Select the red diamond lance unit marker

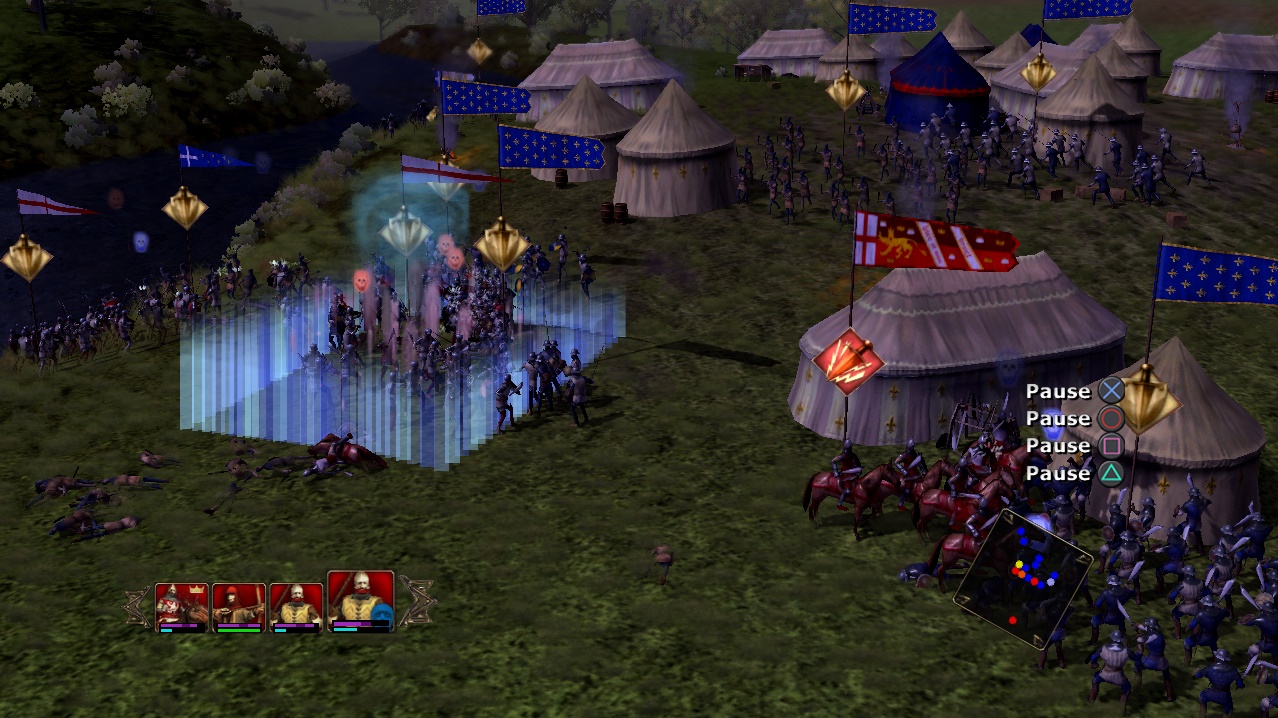click(848, 361)
